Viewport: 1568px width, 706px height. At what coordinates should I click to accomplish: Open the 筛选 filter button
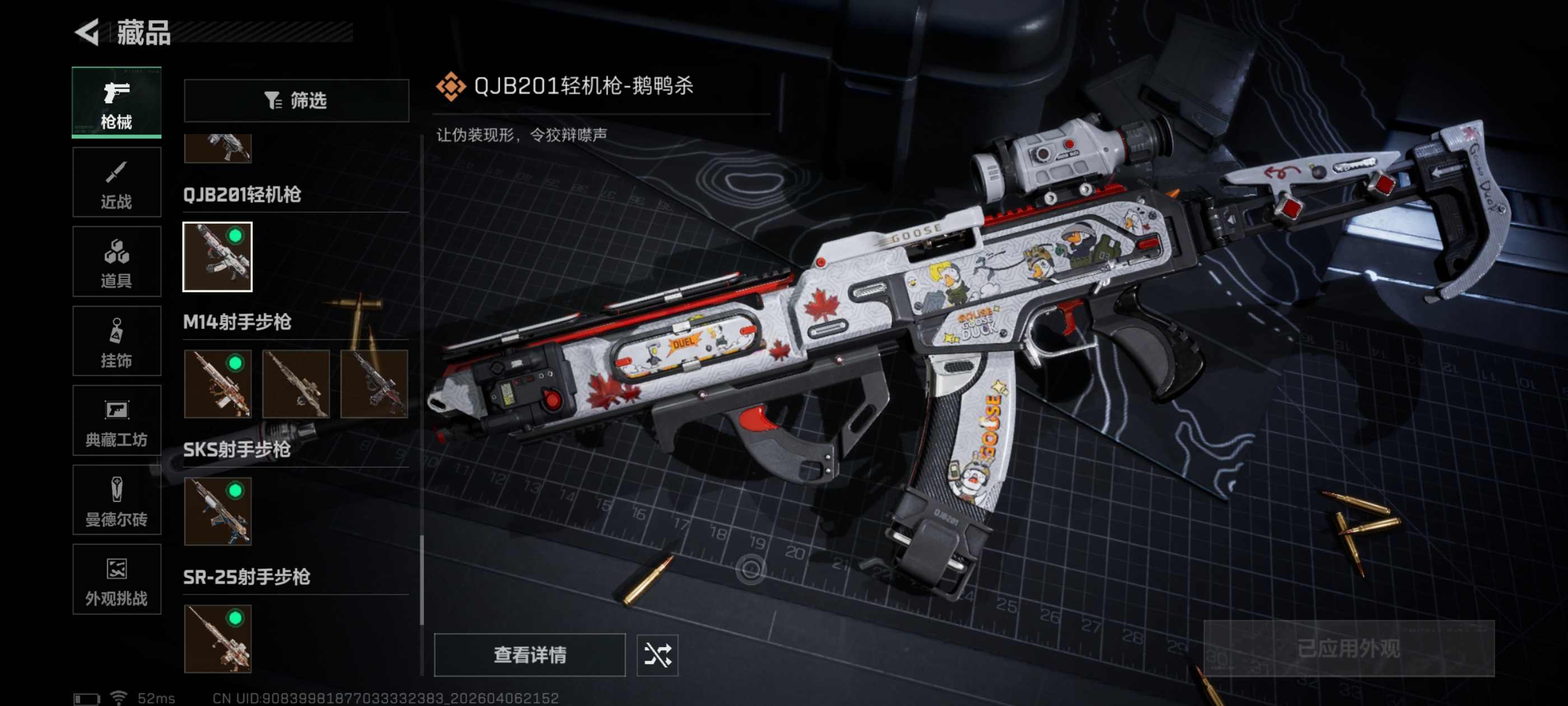pos(296,100)
